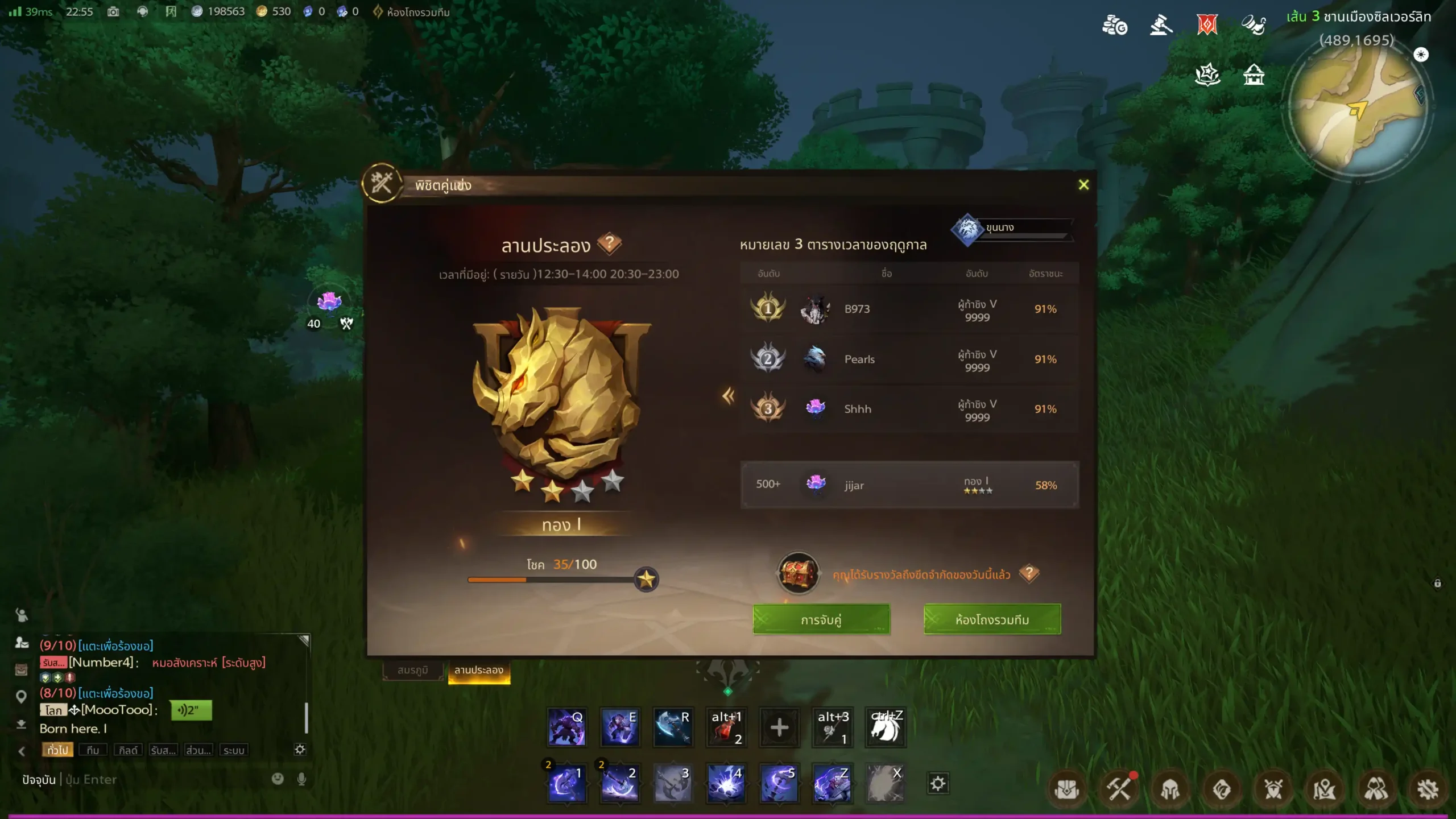Open chat settings gear icon
Screen dimensions: 1456x819
[x=300, y=750]
